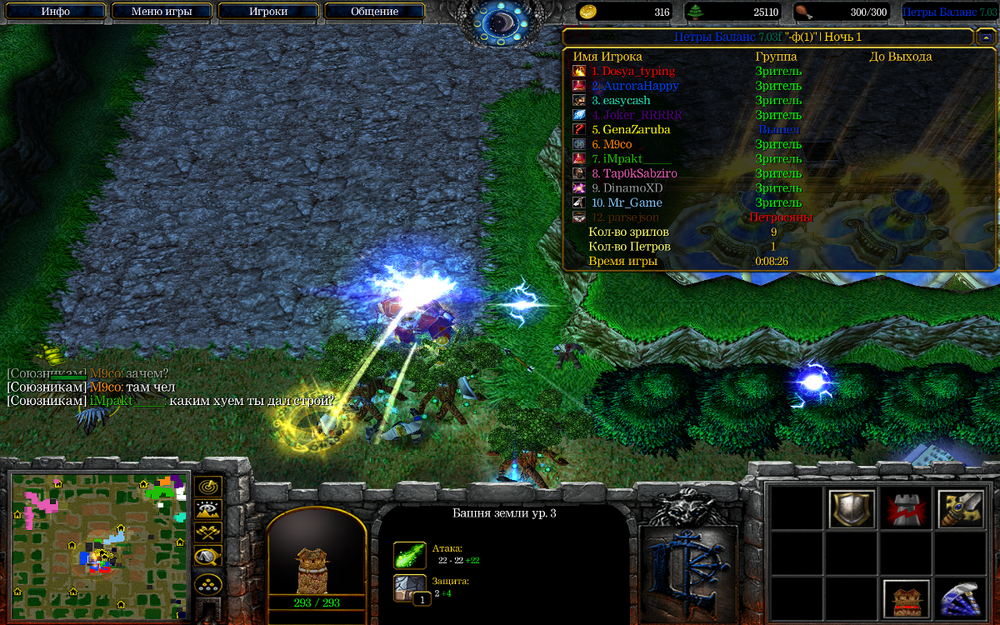Use the blue feathered fan ability
Screen dimensions: 1000x625
click(x=961, y=599)
